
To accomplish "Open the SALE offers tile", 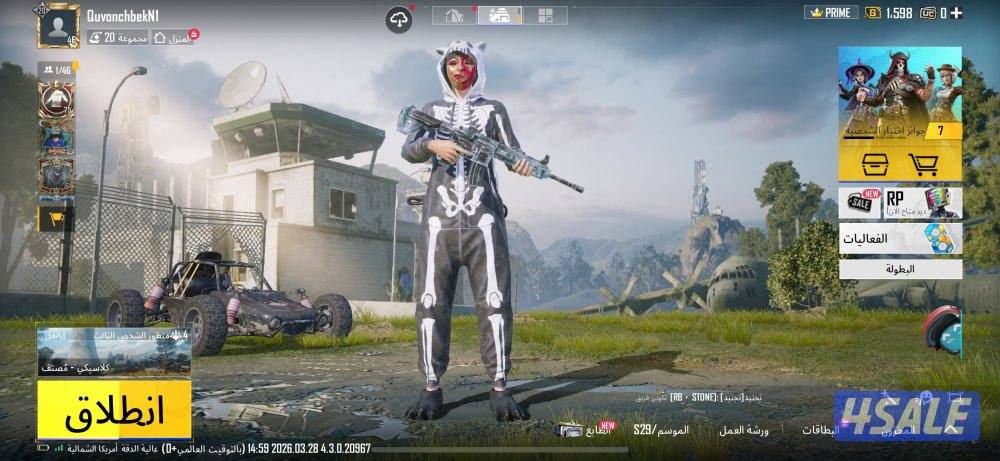I will (x=861, y=201).
